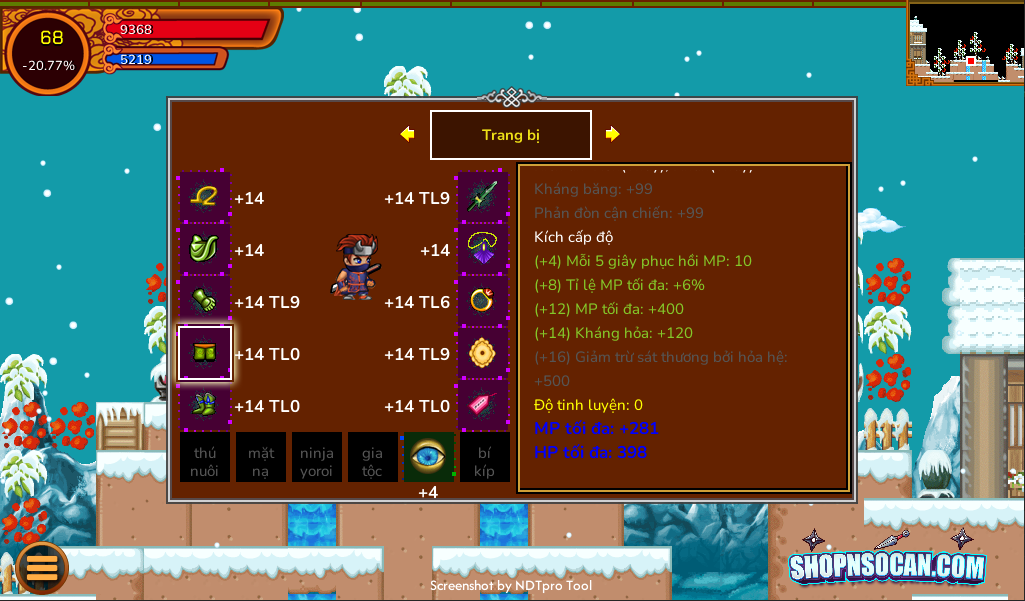Select the green gloves equipment slot
Image resolution: width=1025 pixels, height=601 pixels.
pos(205,301)
